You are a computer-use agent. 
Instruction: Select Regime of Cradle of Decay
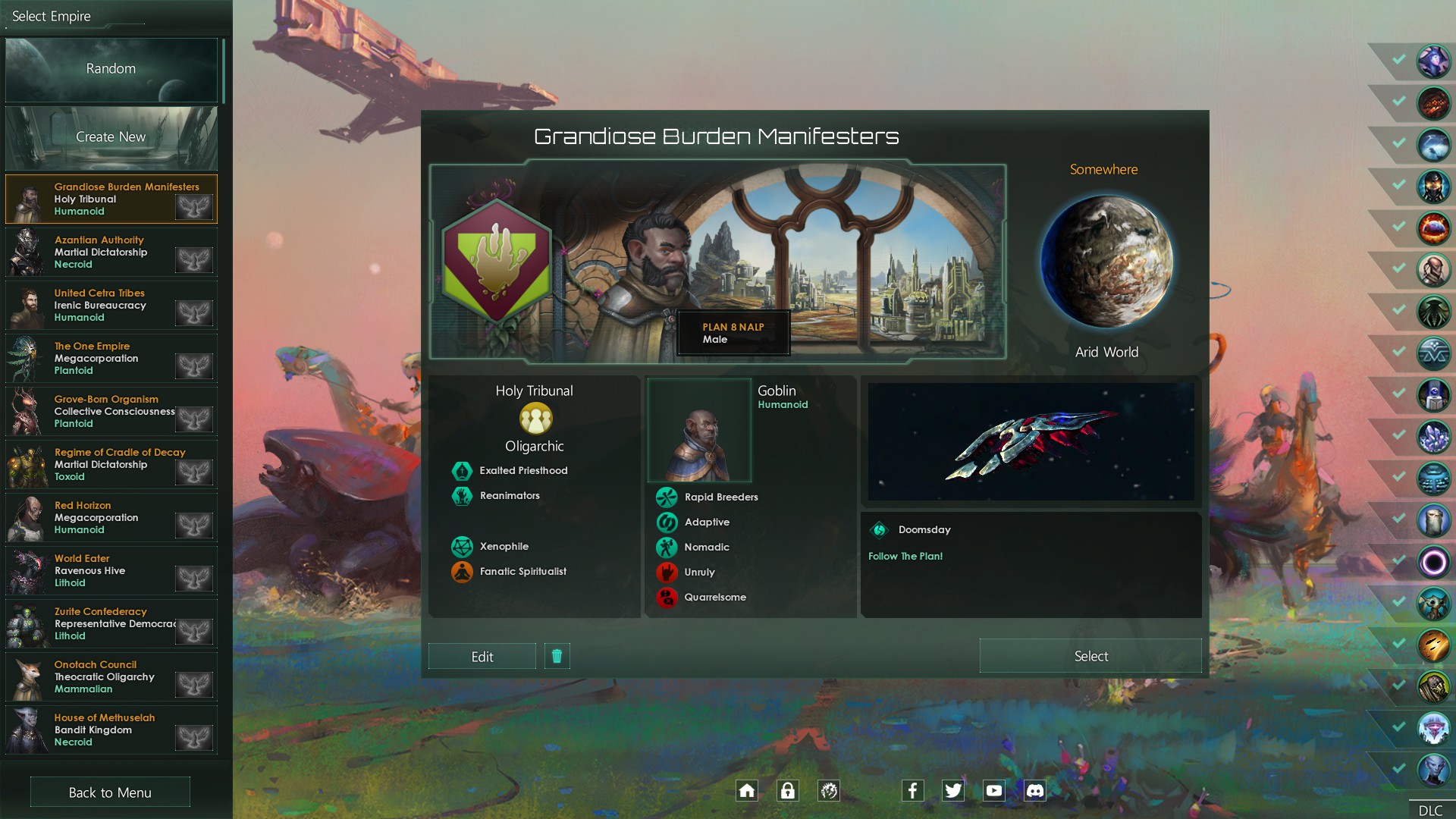coord(111,465)
